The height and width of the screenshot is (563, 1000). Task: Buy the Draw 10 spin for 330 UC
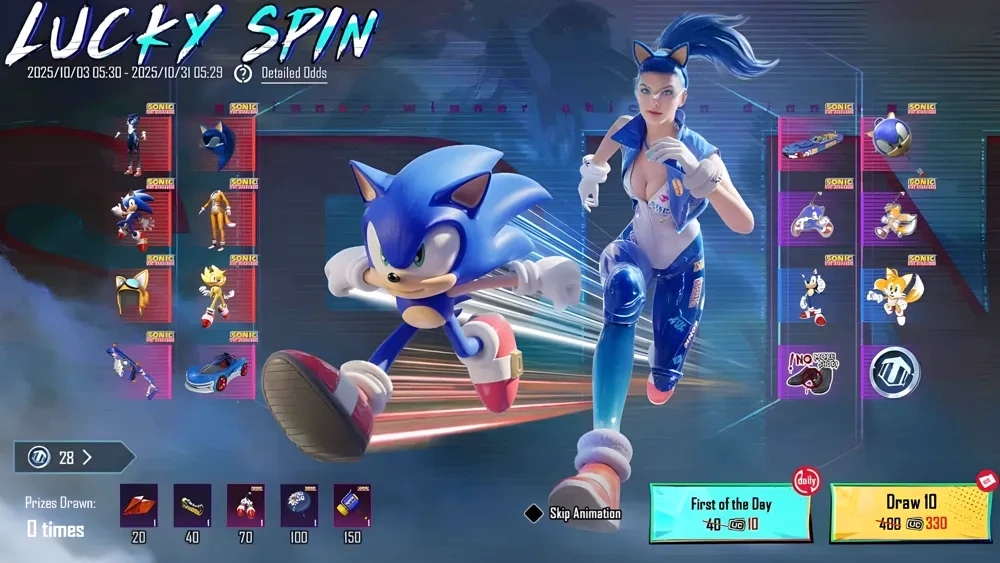click(x=914, y=514)
